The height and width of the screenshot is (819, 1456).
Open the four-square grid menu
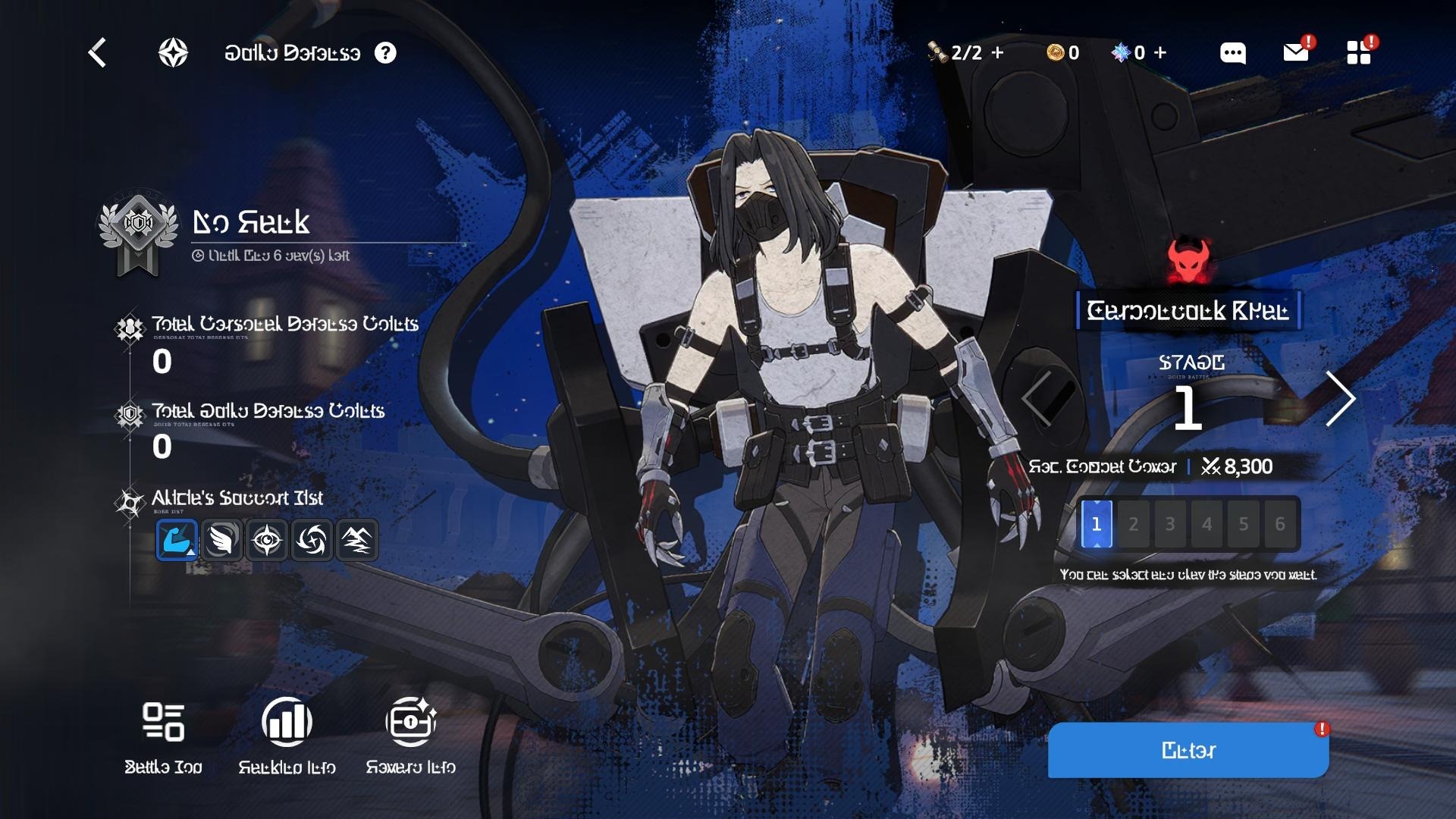pos(1358,53)
